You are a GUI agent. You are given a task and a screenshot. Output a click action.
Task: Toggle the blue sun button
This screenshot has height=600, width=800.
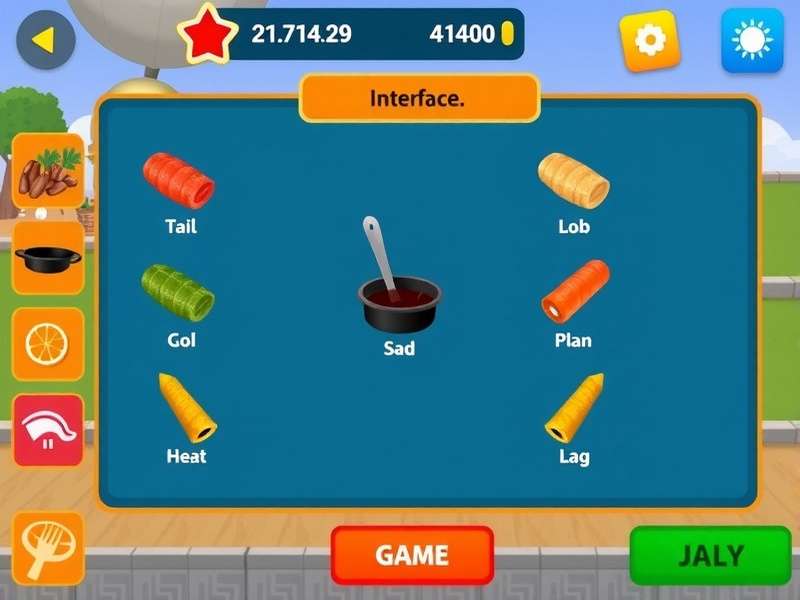point(752,40)
